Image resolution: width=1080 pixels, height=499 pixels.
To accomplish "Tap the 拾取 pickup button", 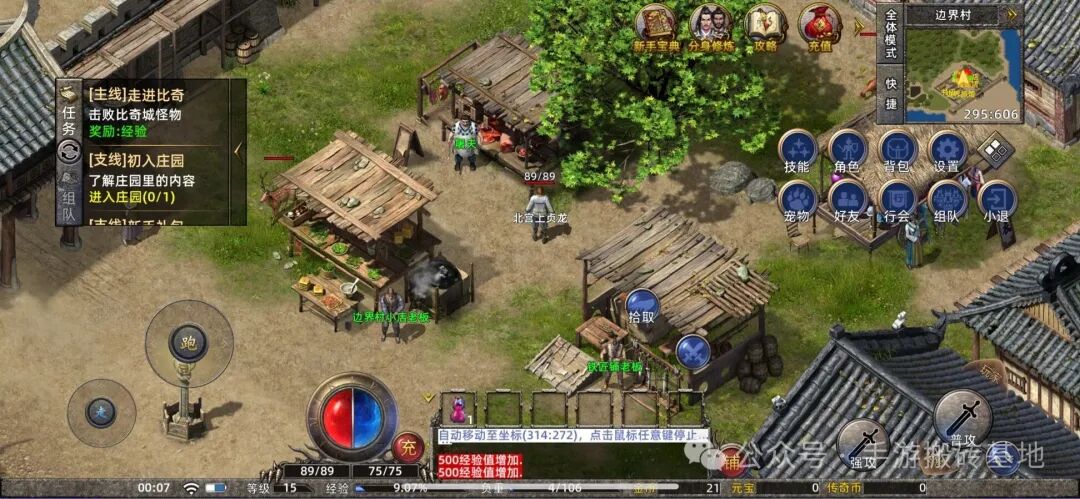I will [642, 305].
